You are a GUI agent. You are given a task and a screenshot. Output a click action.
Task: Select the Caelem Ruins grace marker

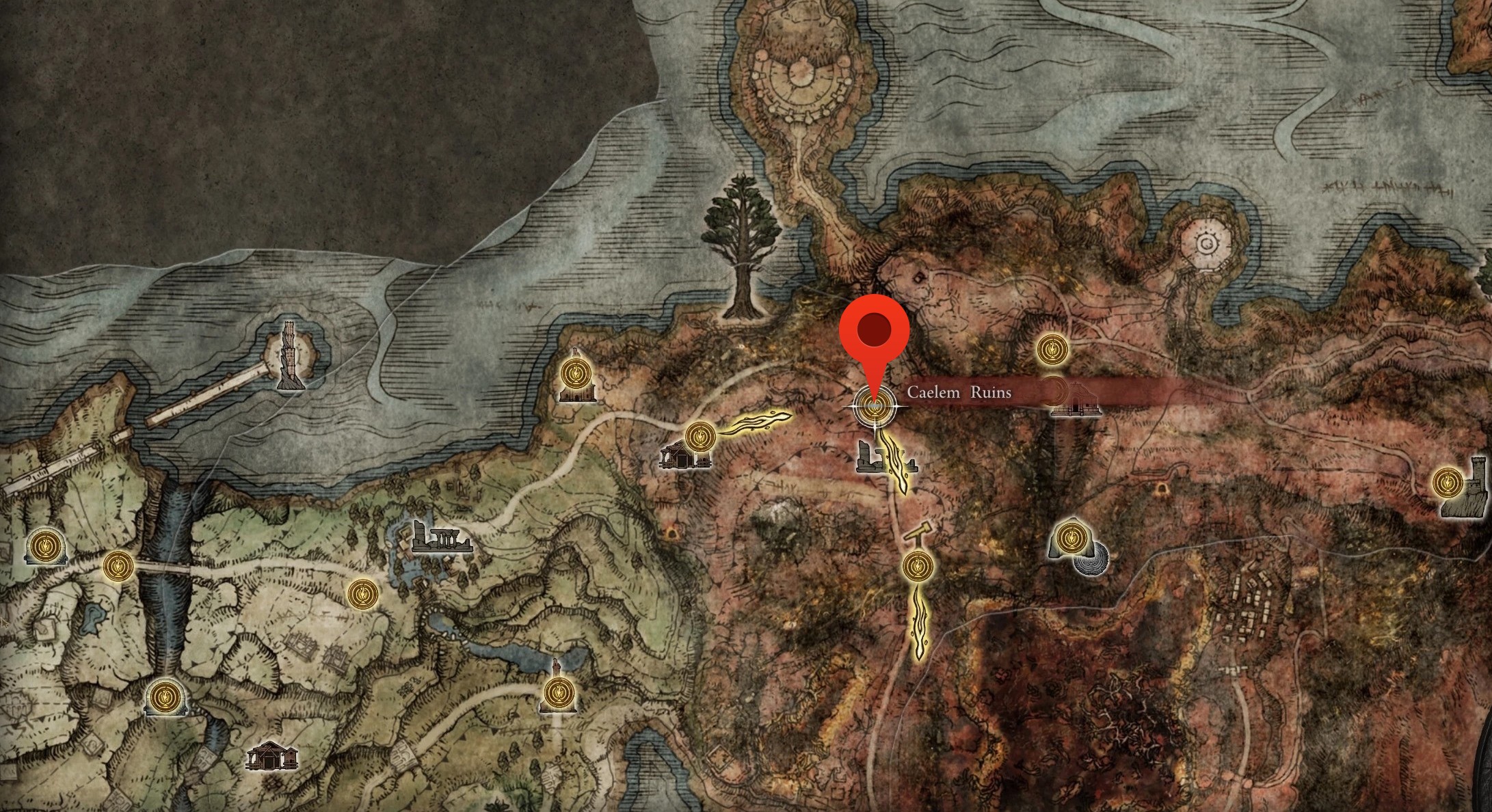coord(873,407)
